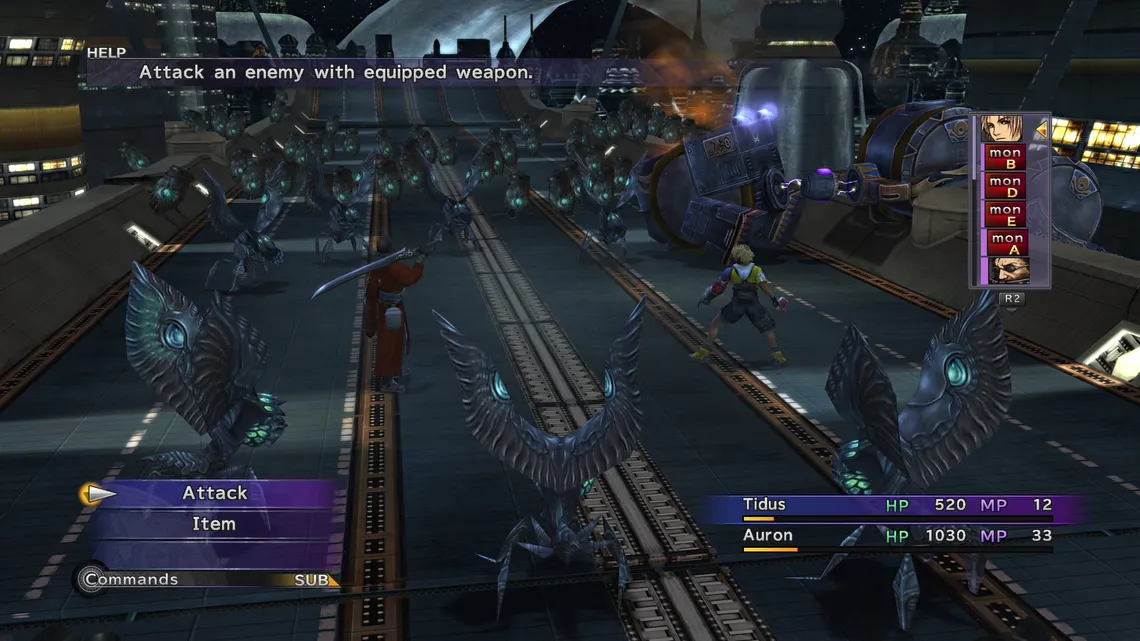Select the Attack command
The height and width of the screenshot is (641, 1140).
click(214, 493)
